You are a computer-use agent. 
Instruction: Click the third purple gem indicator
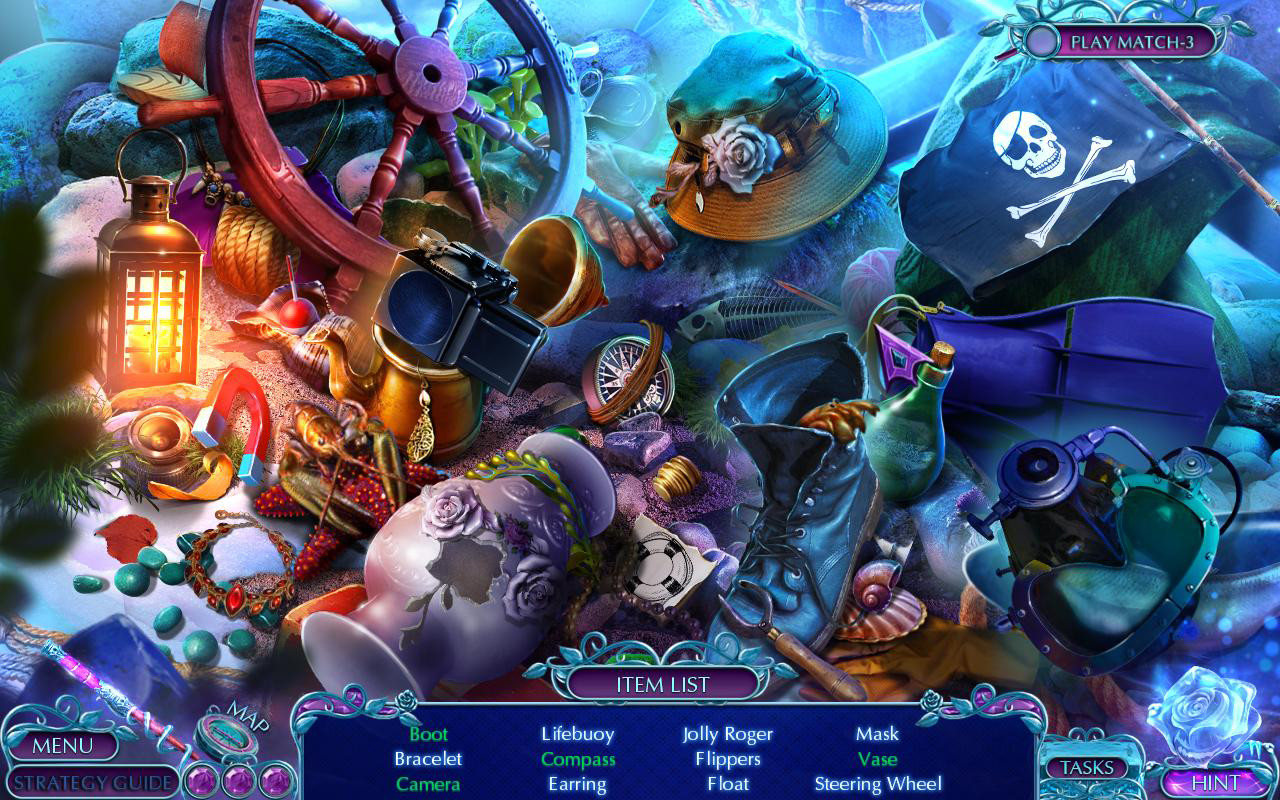tap(275, 779)
